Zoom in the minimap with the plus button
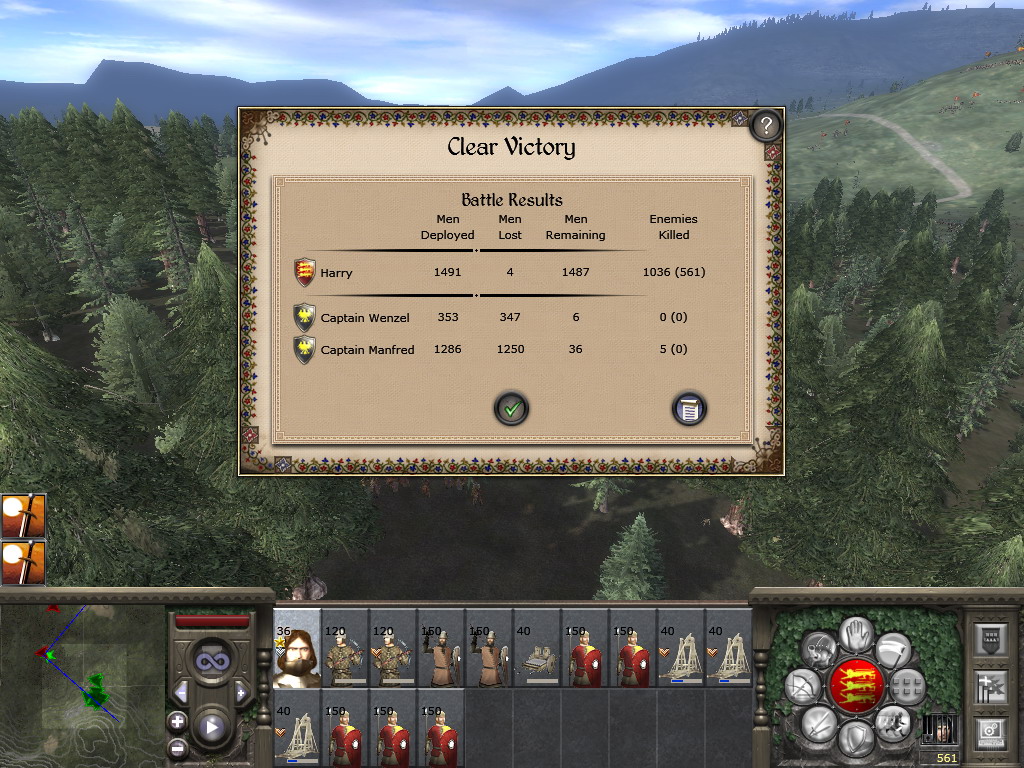 click(177, 720)
